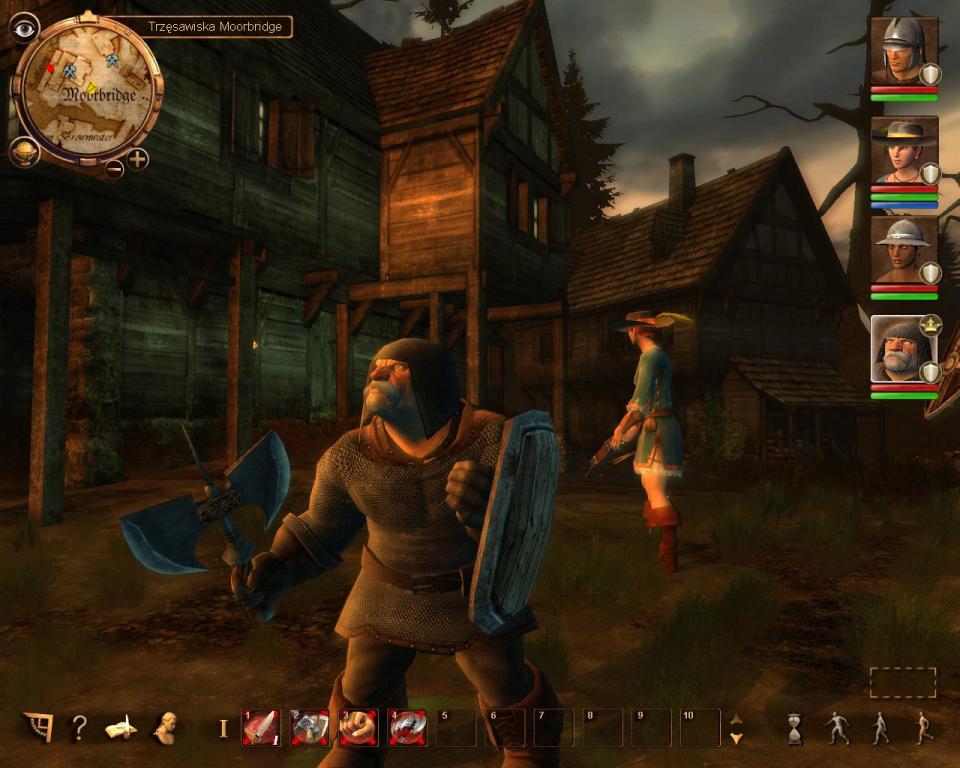Screen dimensions: 960x768
Task: Open the help question mark icon
Action: [x=78, y=728]
